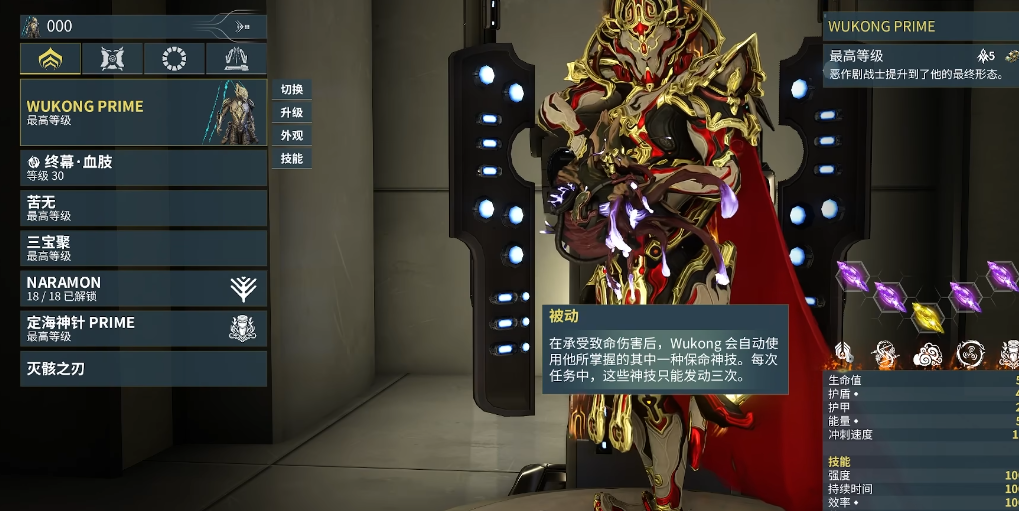
Task: Open the 升级 (upgrade) button
Action: [292, 112]
